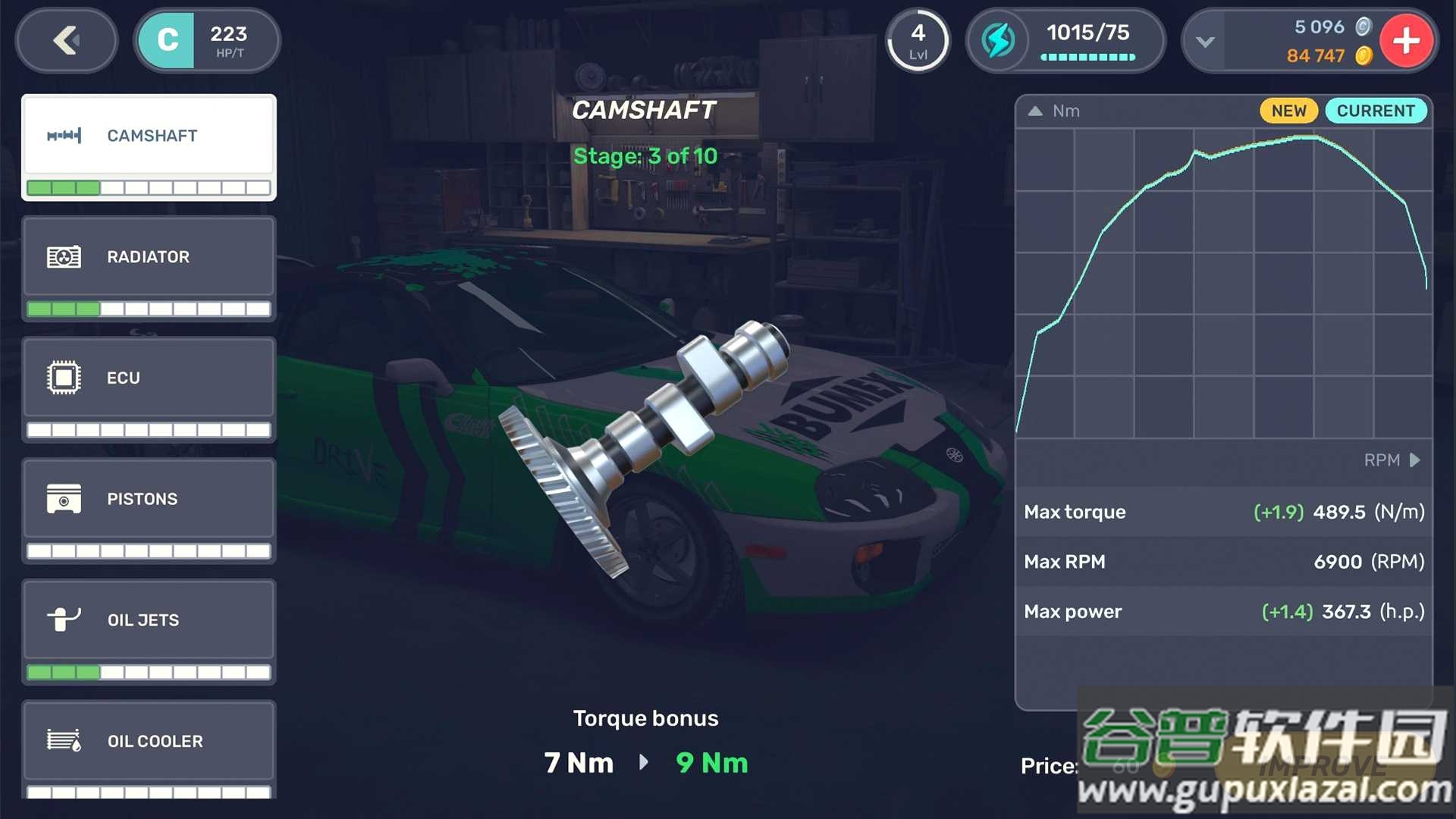Open the Radiator upgrade category
This screenshot has height=819, width=1456.
(x=148, y=256)
